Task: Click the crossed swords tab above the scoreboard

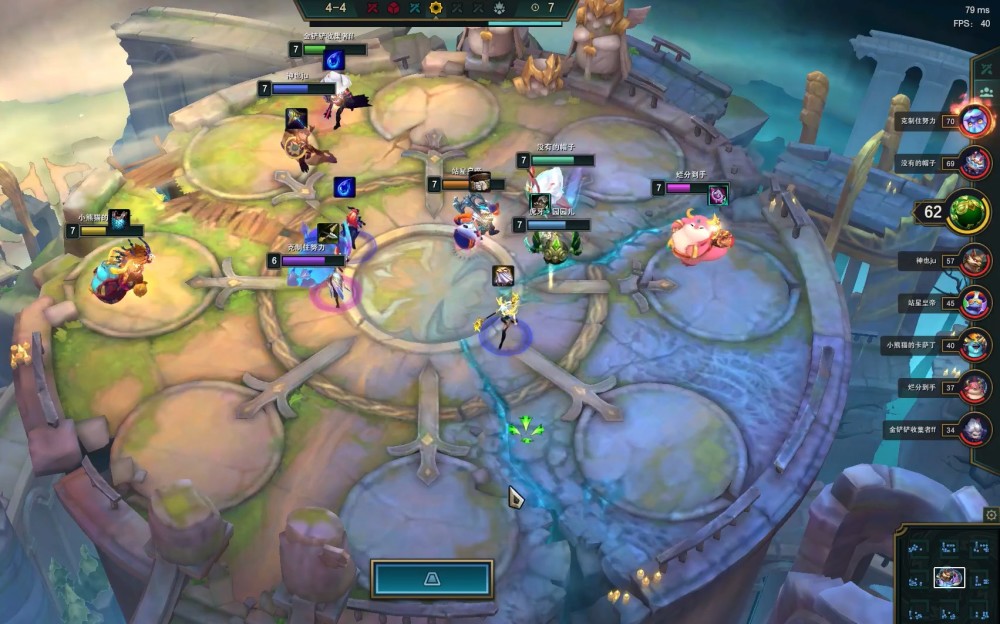Action: [987, 69]
